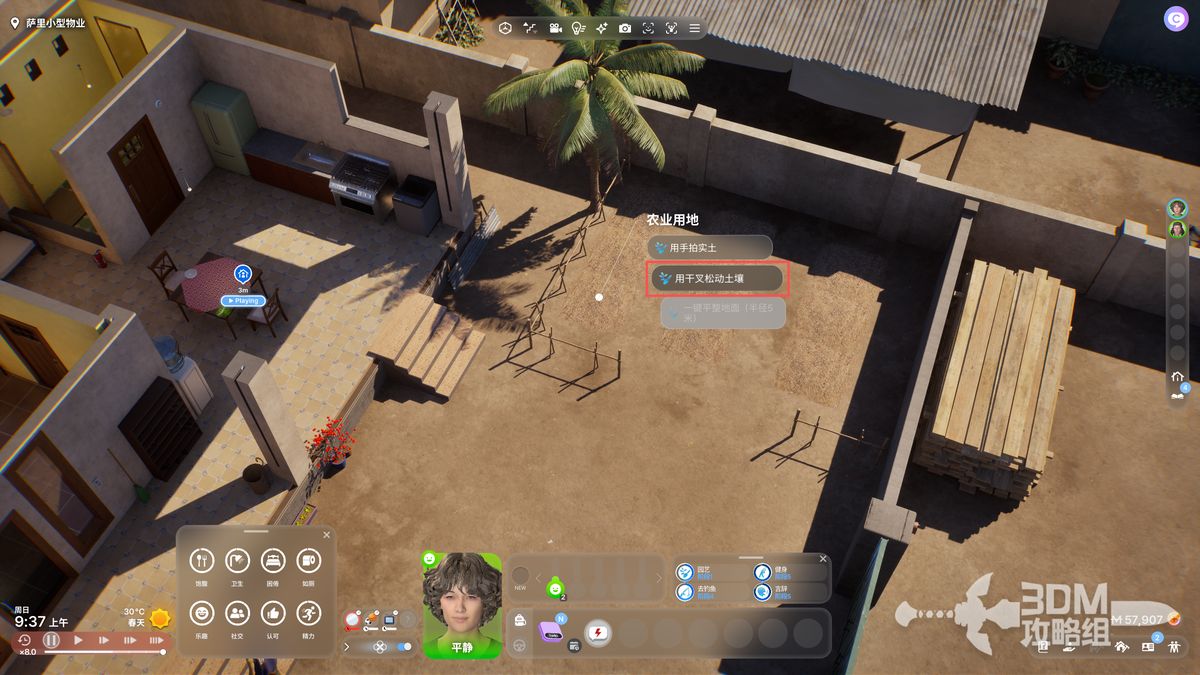Toggle the blue switch beside the portrait
1200x675 pixels.
point(404,647)
